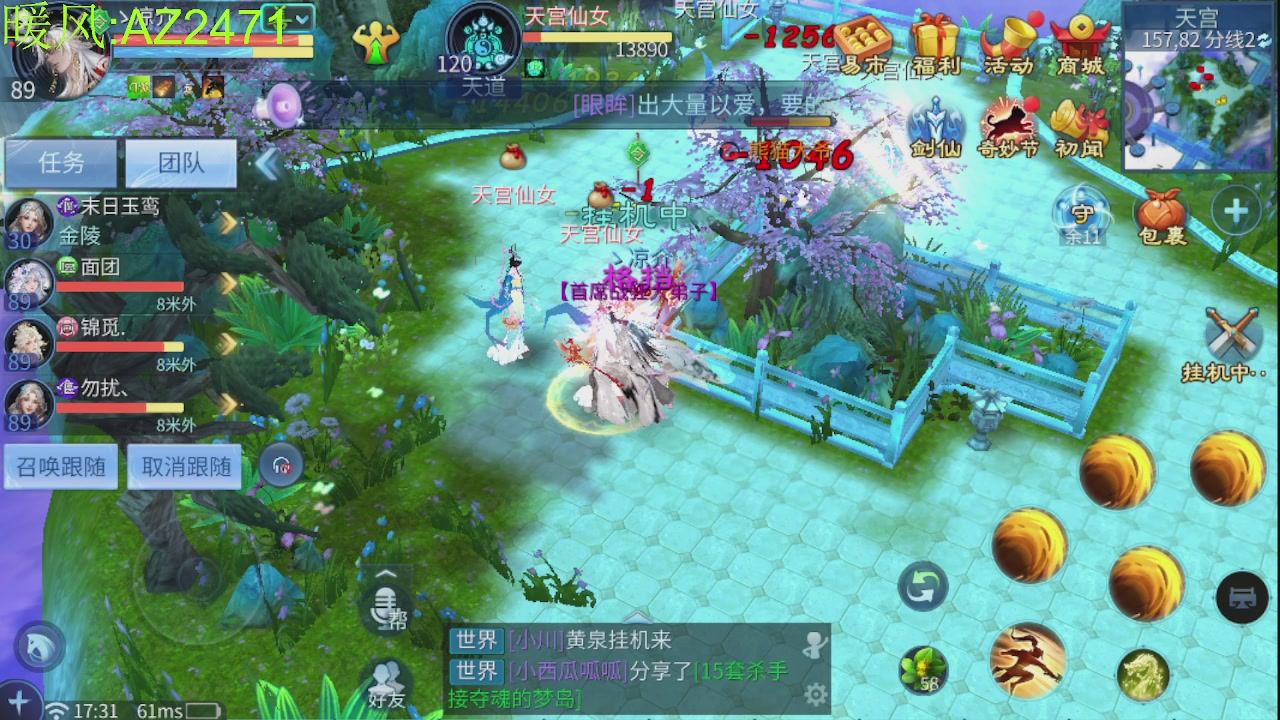
Task: Switch to the 团队 team tab
Action: pos(179,163)
